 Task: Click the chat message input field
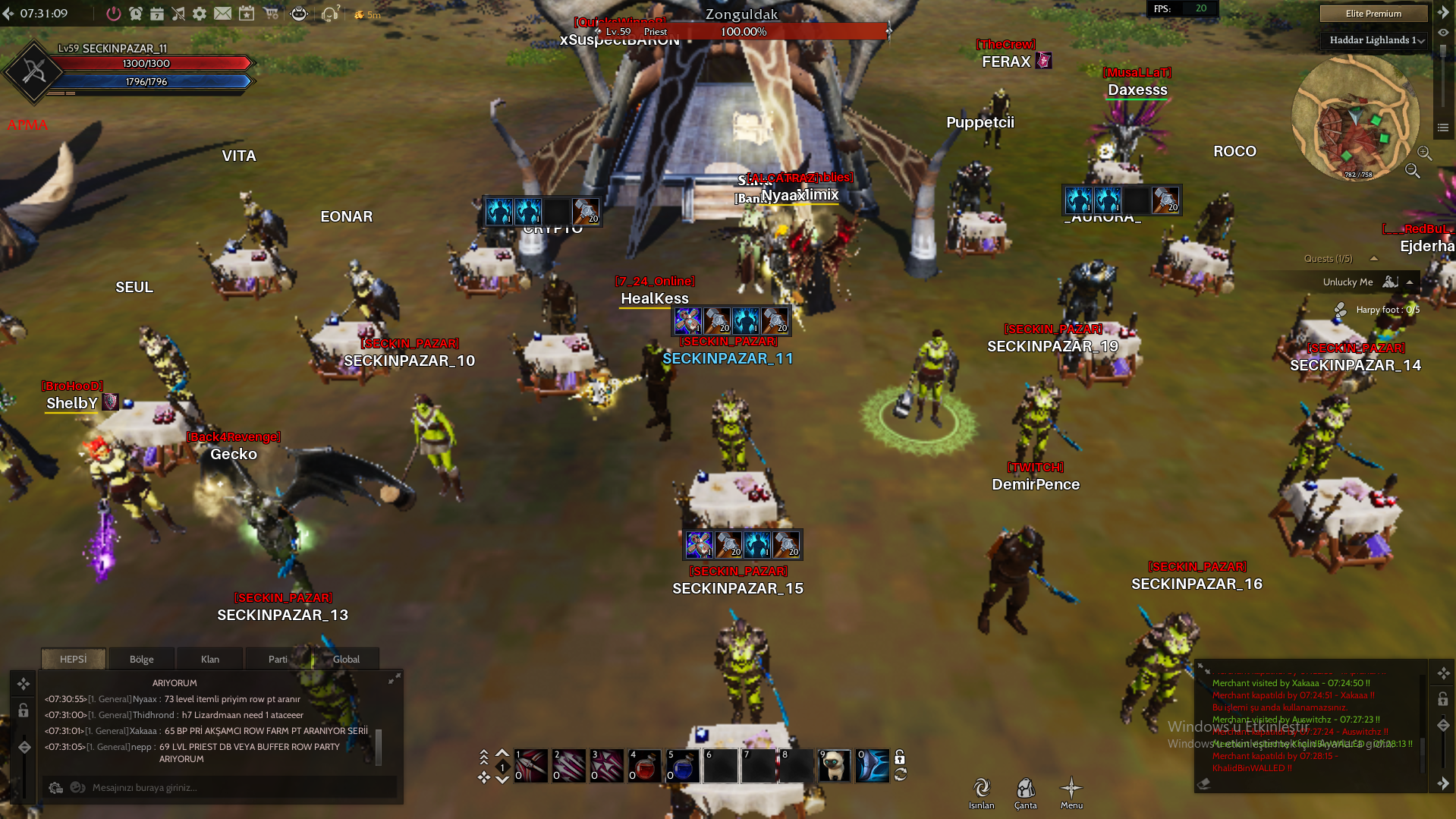pyautogui.click(x=228, y=788)
